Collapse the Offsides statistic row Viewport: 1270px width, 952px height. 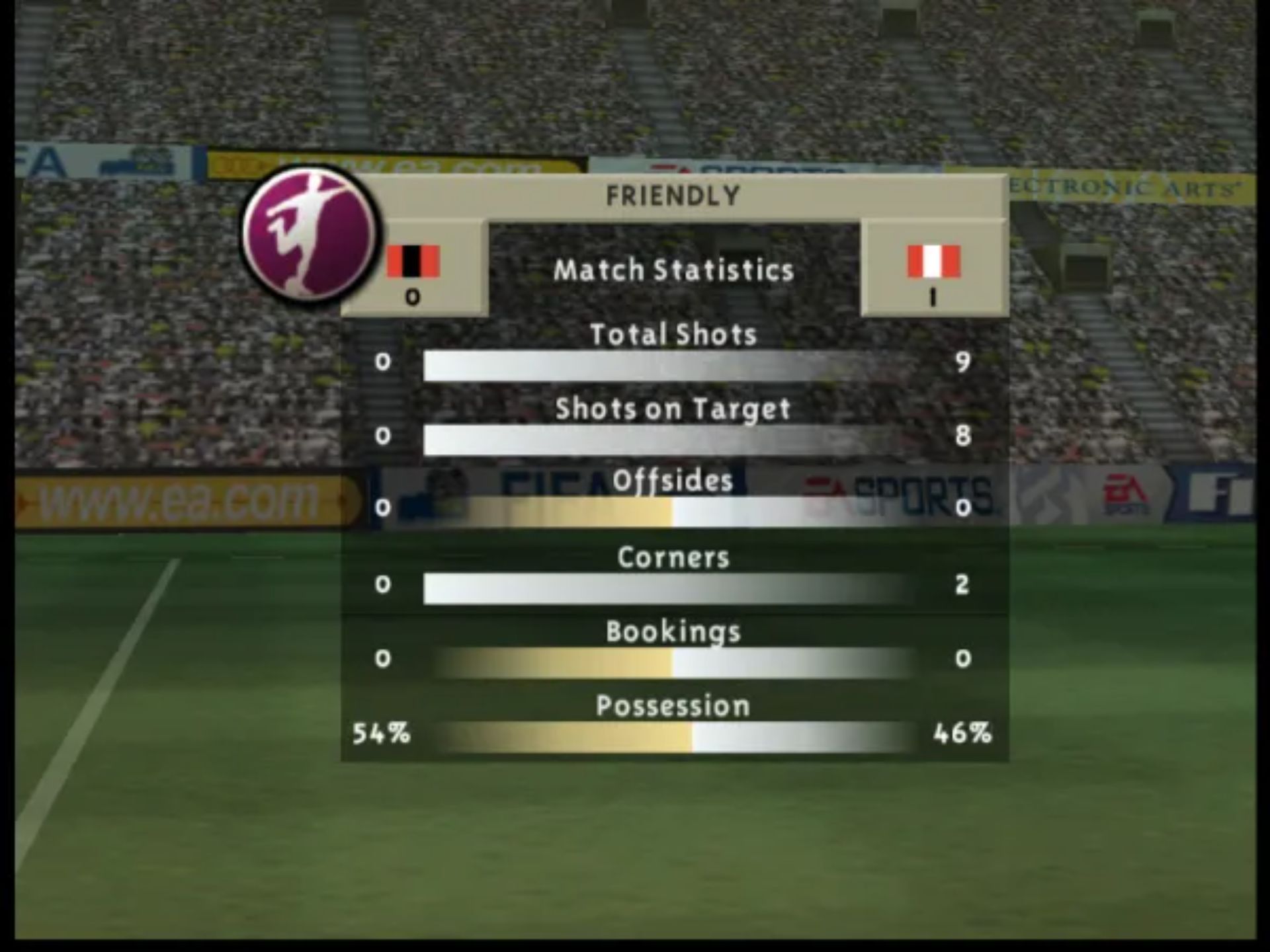672,480
